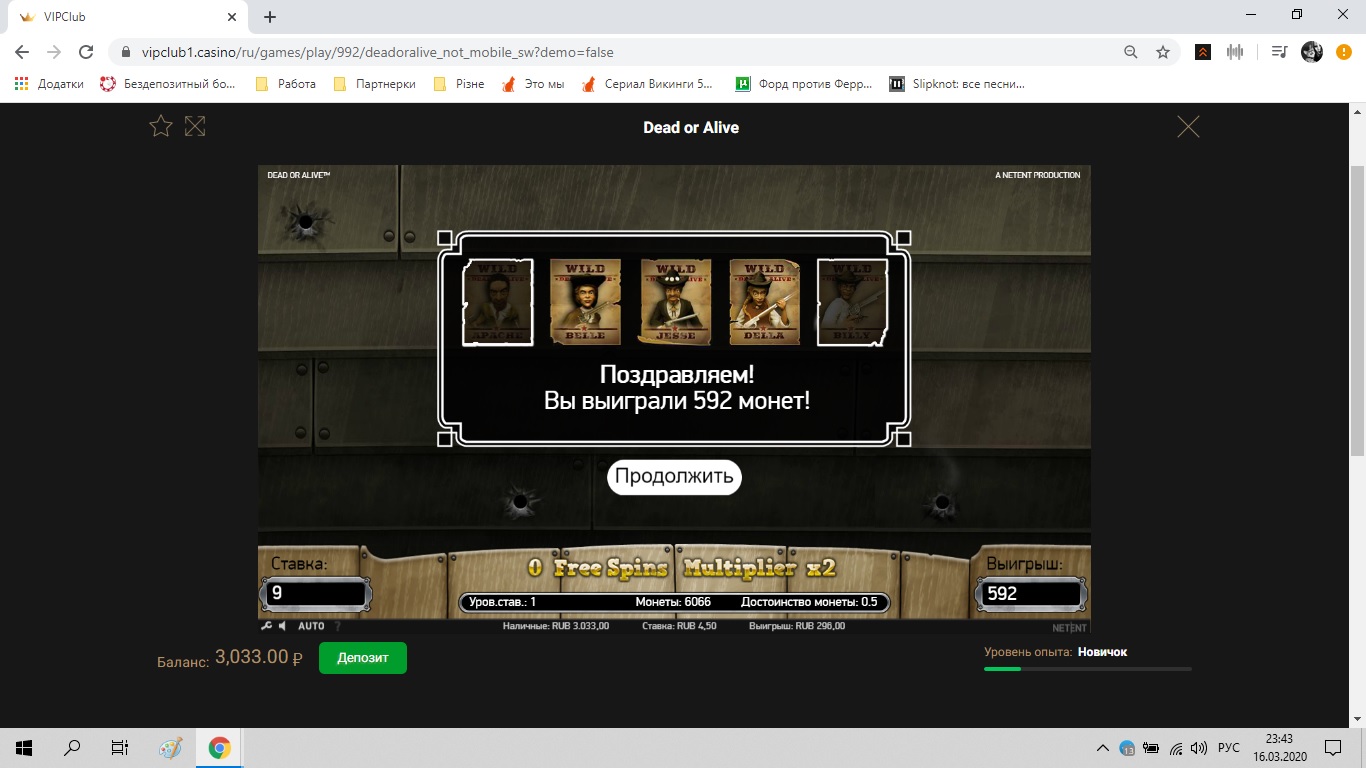
Task: Continue with the Продолжить button
Action: coord(674,476)
